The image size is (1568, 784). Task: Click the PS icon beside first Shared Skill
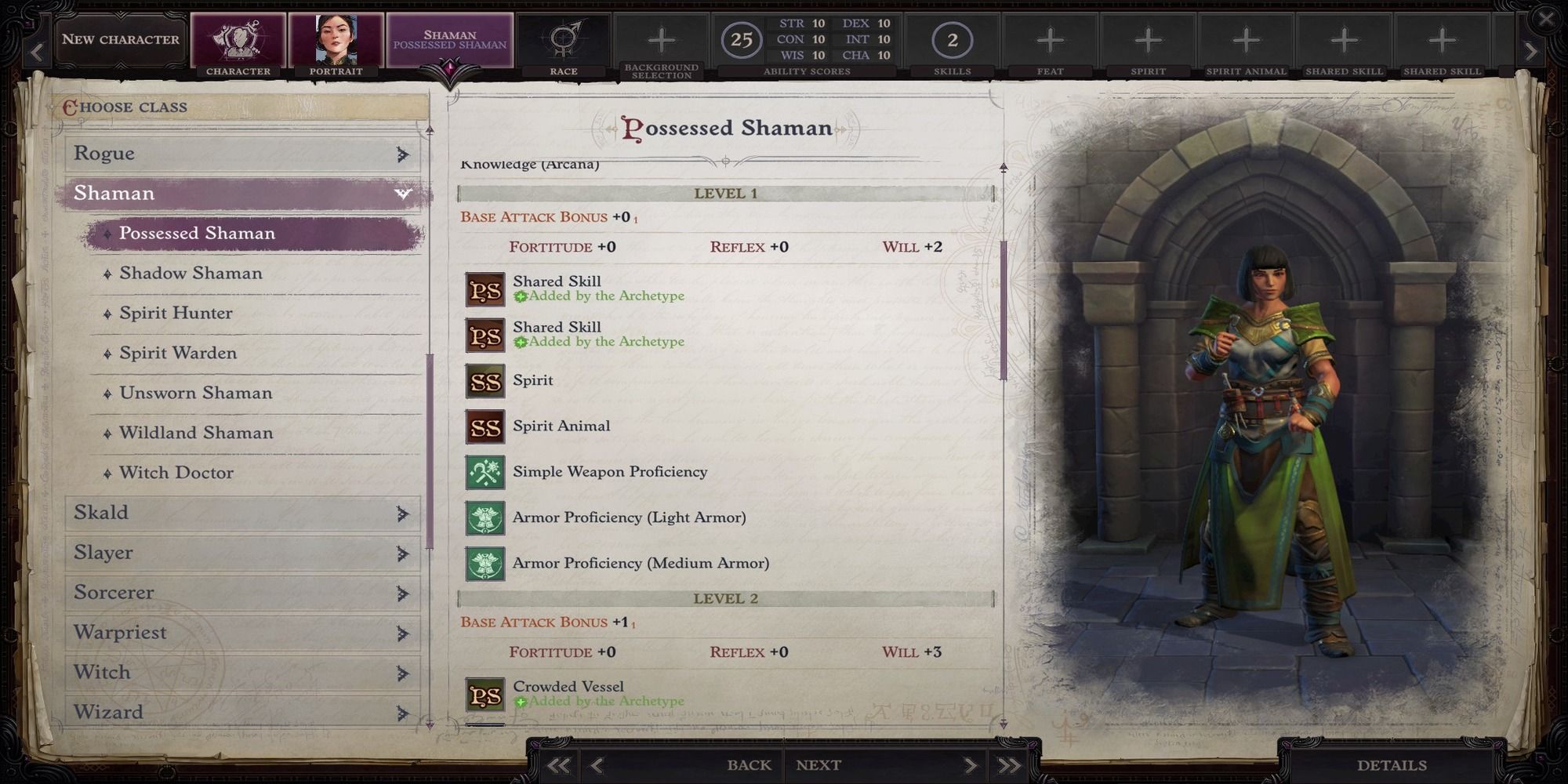(x=485, y=289)
